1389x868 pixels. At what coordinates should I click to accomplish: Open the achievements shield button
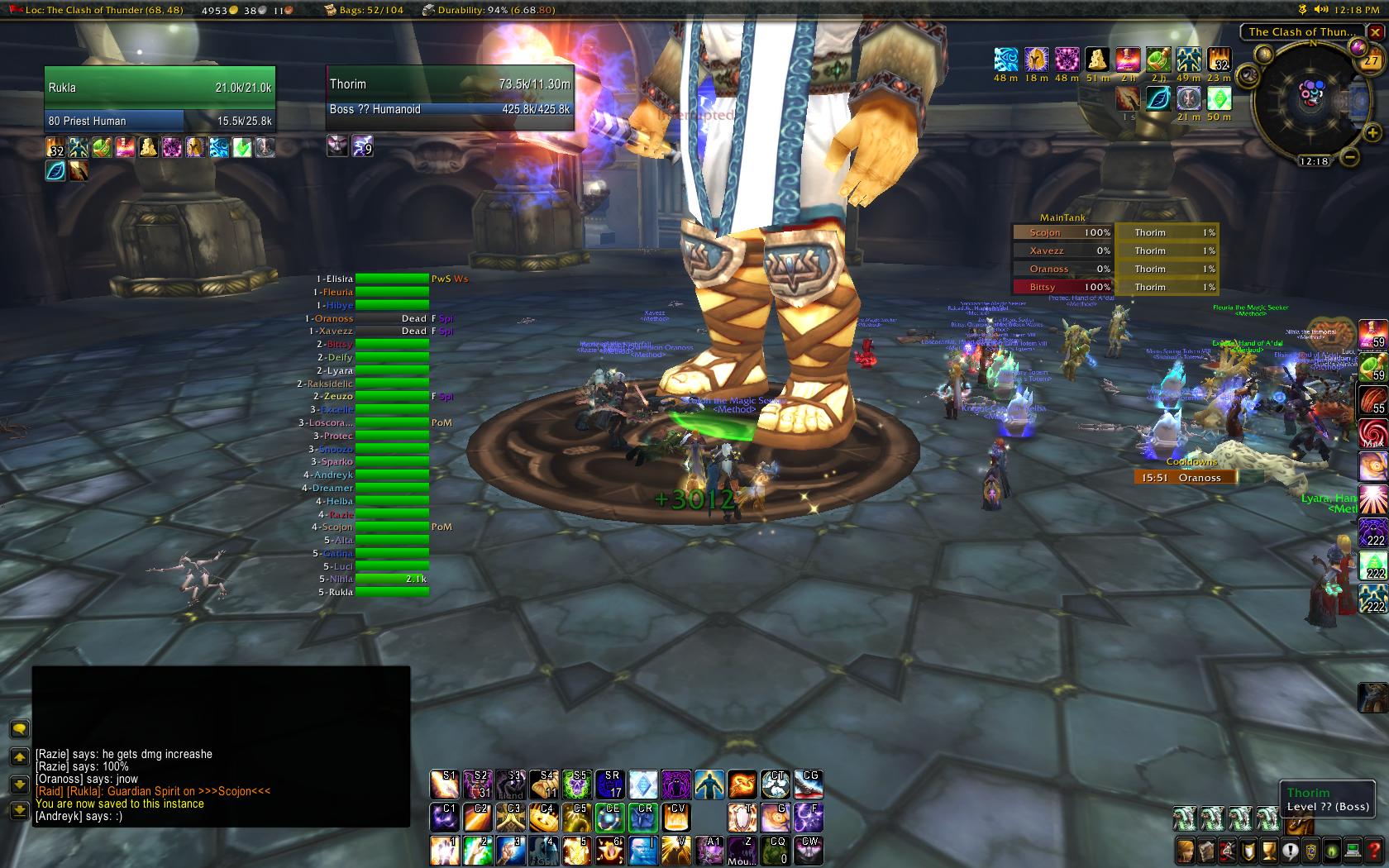tap(1248, 850)
